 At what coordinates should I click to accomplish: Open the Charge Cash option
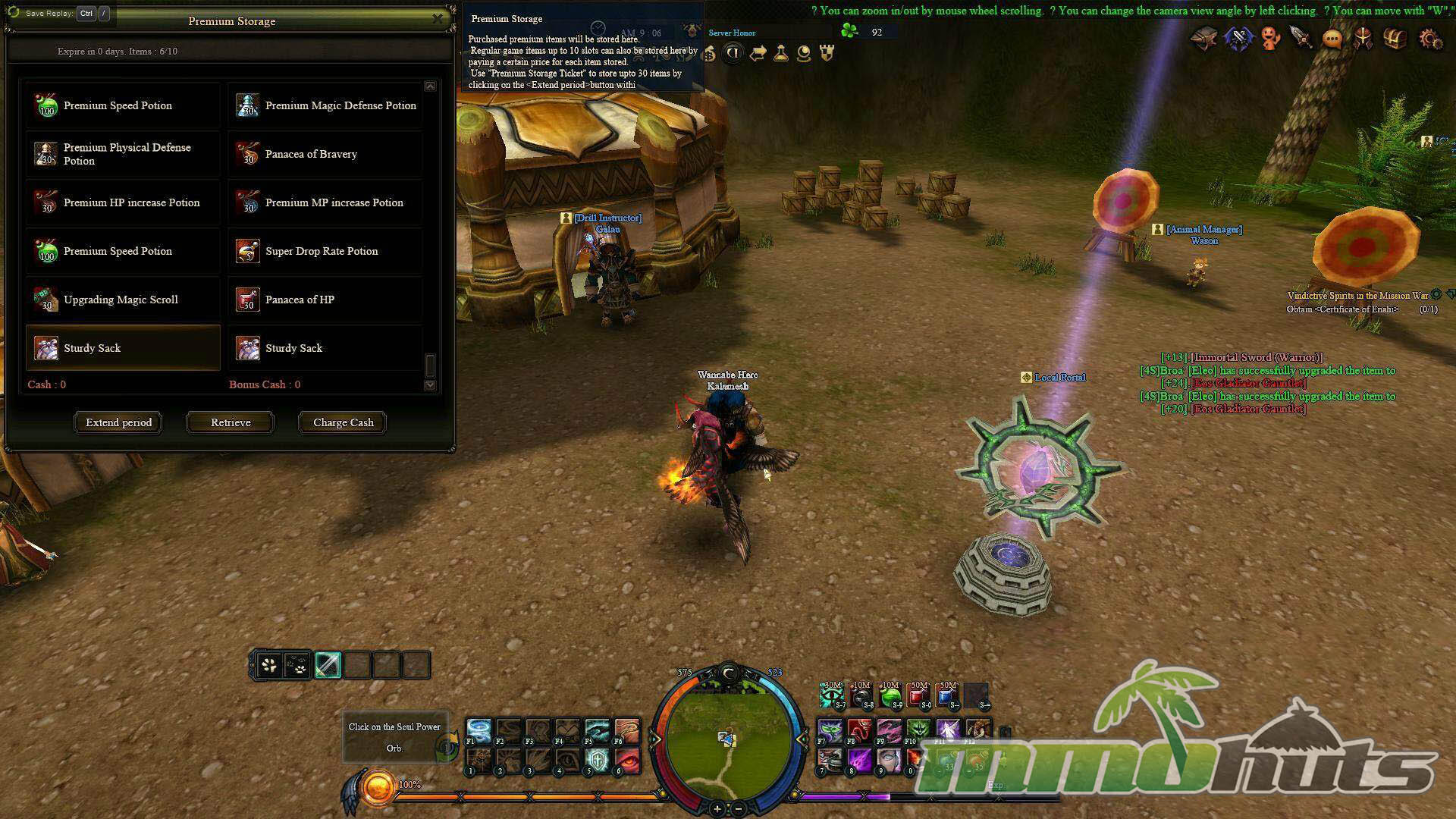(x=343, y=422)
